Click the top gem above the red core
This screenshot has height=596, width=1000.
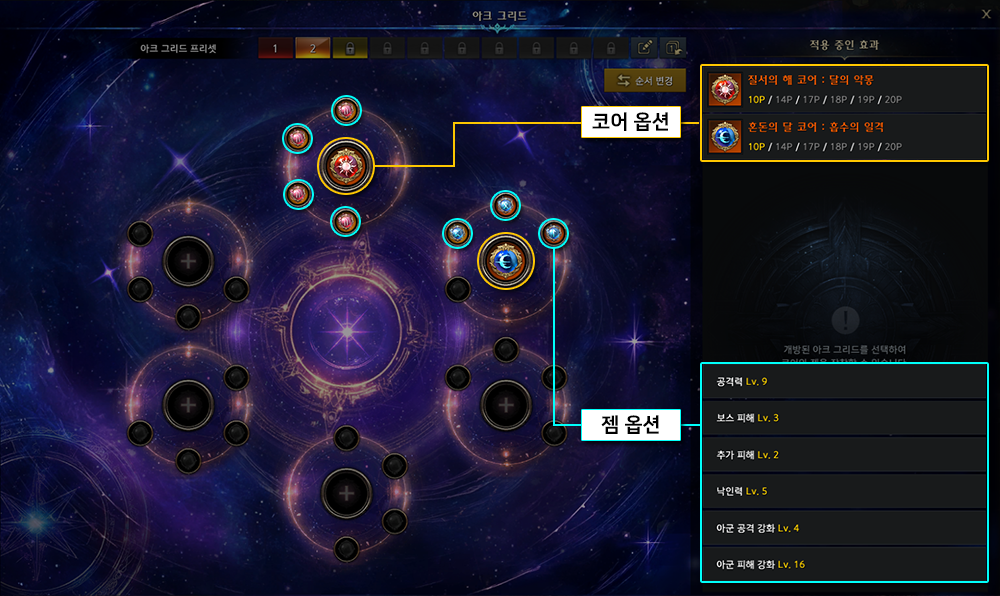pos(346,111)
